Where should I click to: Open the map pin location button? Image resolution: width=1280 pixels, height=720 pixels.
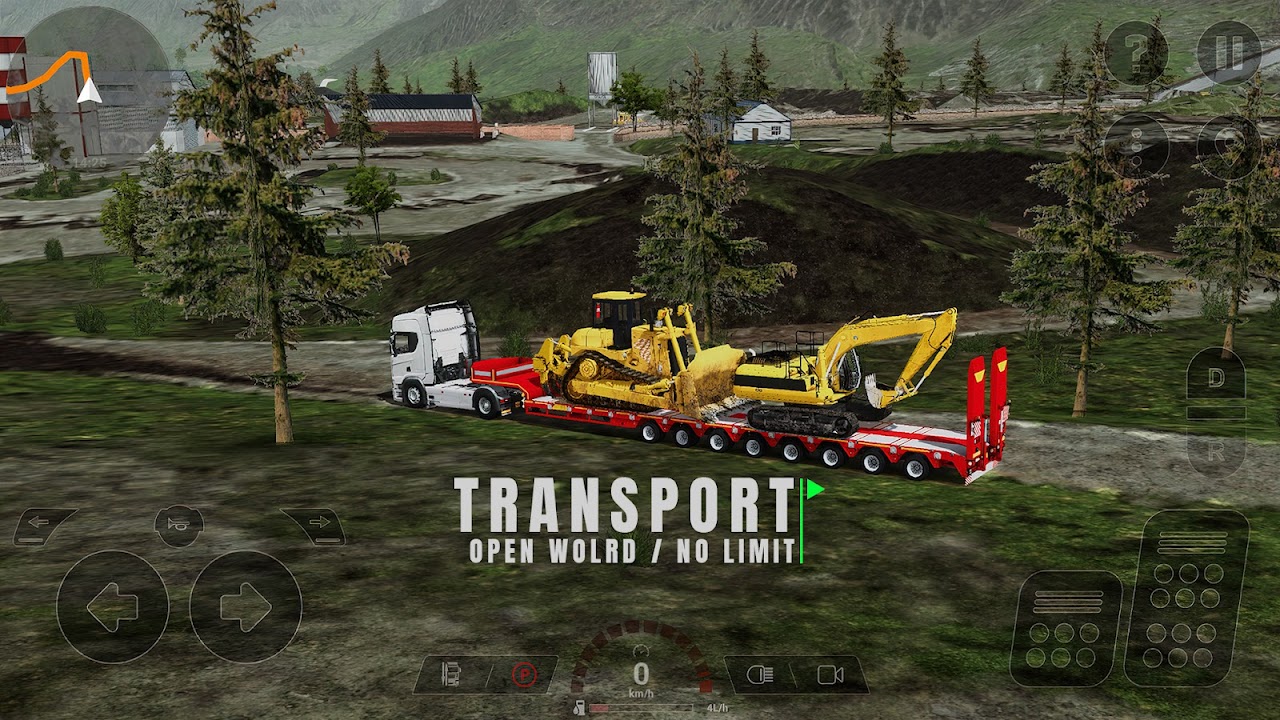coord(1229,147)
